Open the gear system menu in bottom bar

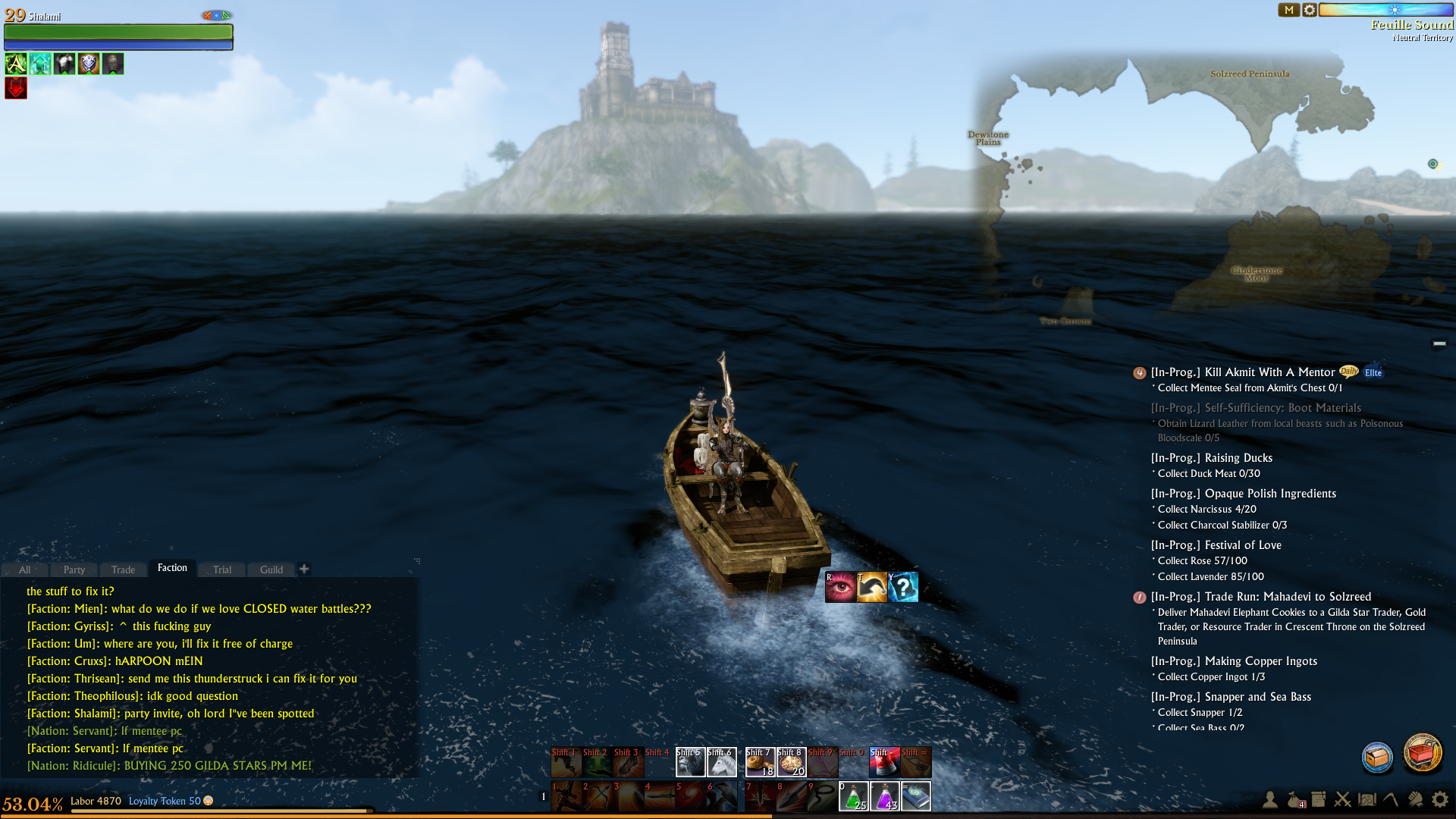pyautogui.click(x=1439, y=799)
